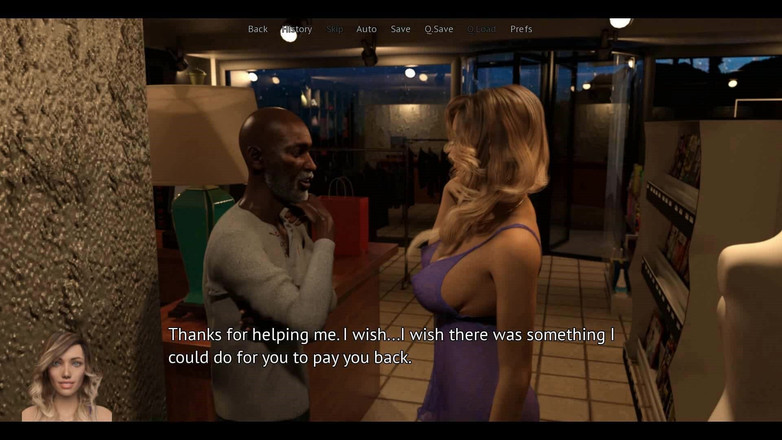
Task: Open the dialogue History
Action: click(297, 29)
